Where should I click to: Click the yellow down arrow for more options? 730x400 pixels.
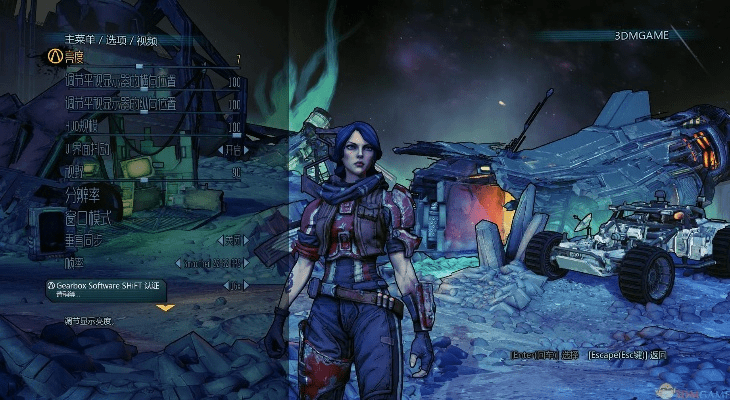pos(165,308)
